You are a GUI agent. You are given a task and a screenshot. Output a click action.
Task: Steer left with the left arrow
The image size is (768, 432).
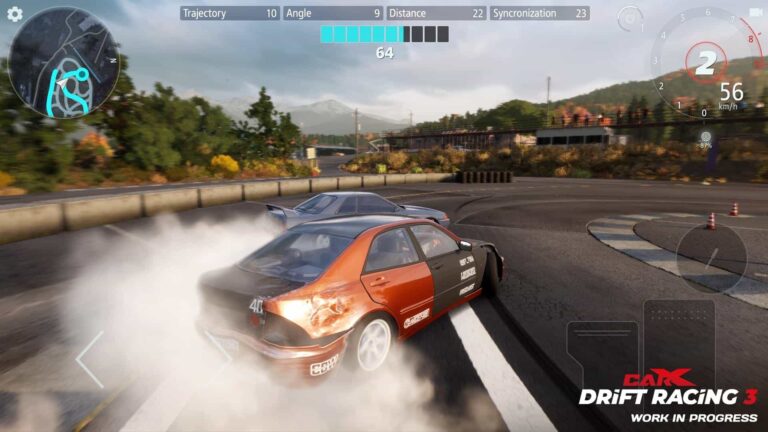(89, 360)
